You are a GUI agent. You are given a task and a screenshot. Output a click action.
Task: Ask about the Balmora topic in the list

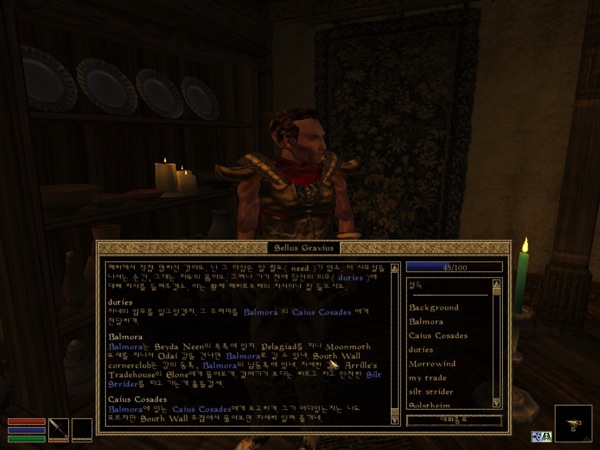(x=426, y=322)
